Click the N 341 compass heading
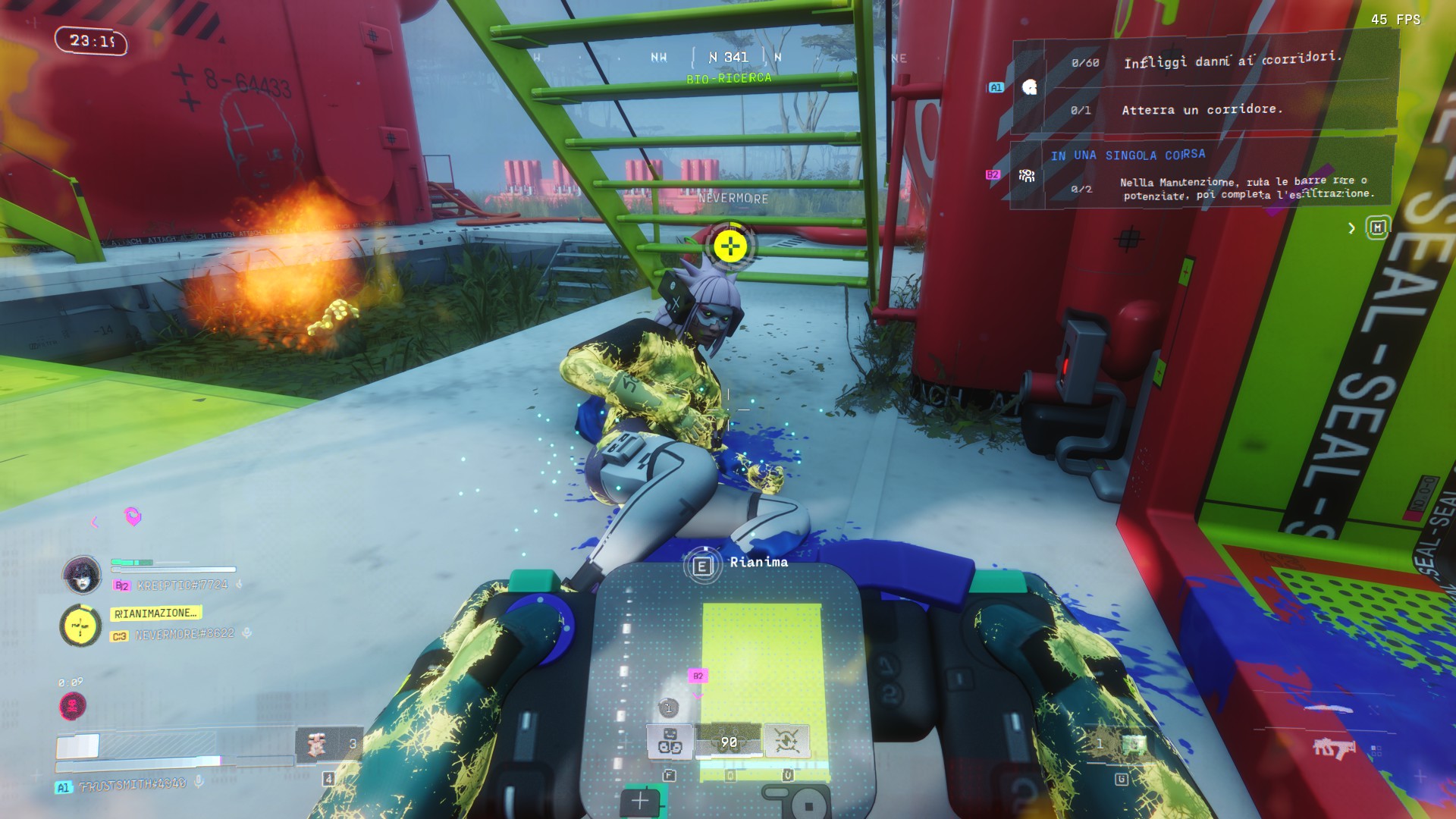The width and height of the screenshot is (1456, 819). tap(729, 58)
